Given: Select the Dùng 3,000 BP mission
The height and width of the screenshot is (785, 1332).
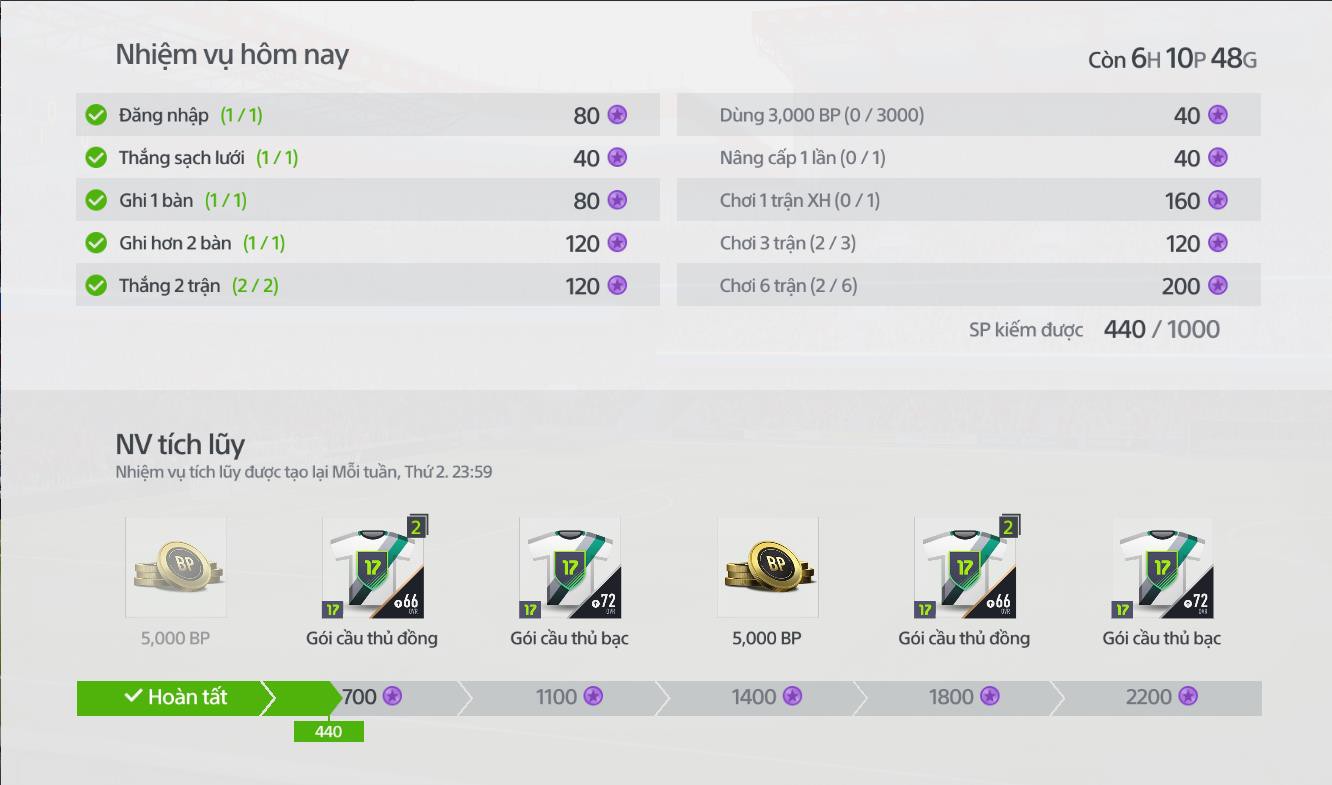Looking at the screenshot, I should coord(968,115).
